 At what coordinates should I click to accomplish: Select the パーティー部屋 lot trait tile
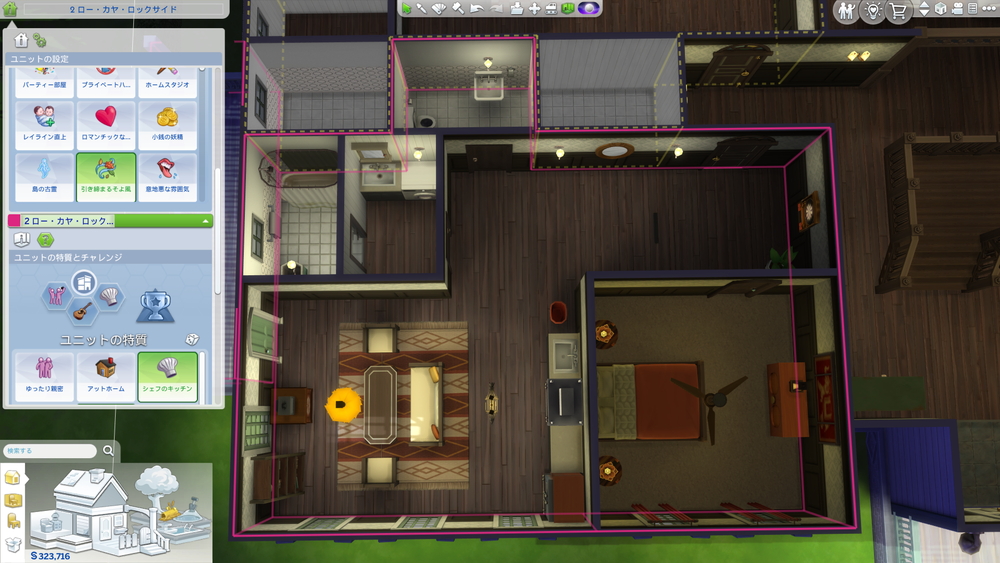44,80
